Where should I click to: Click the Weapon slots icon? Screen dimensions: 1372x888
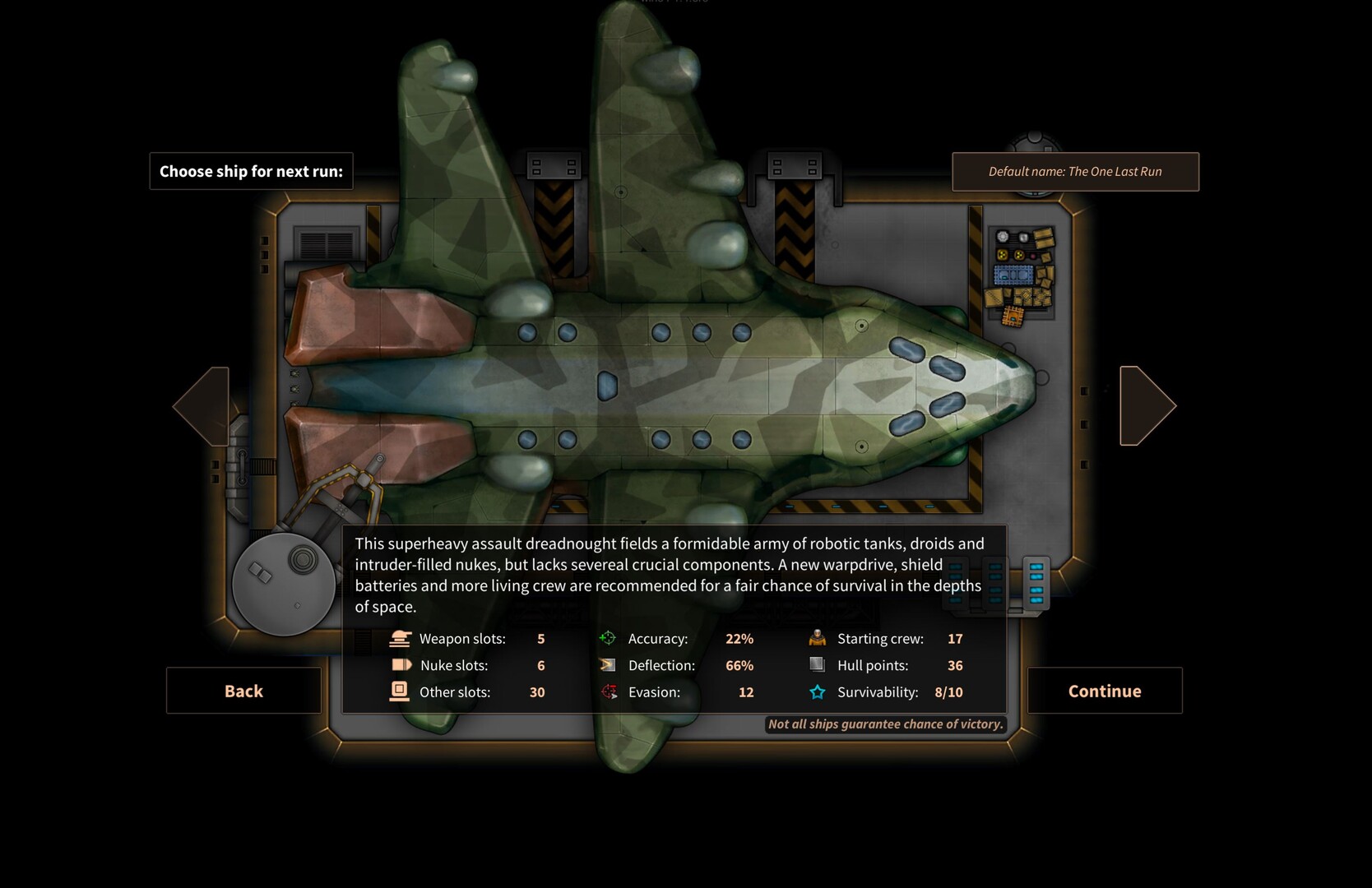(x=401, y=638)
